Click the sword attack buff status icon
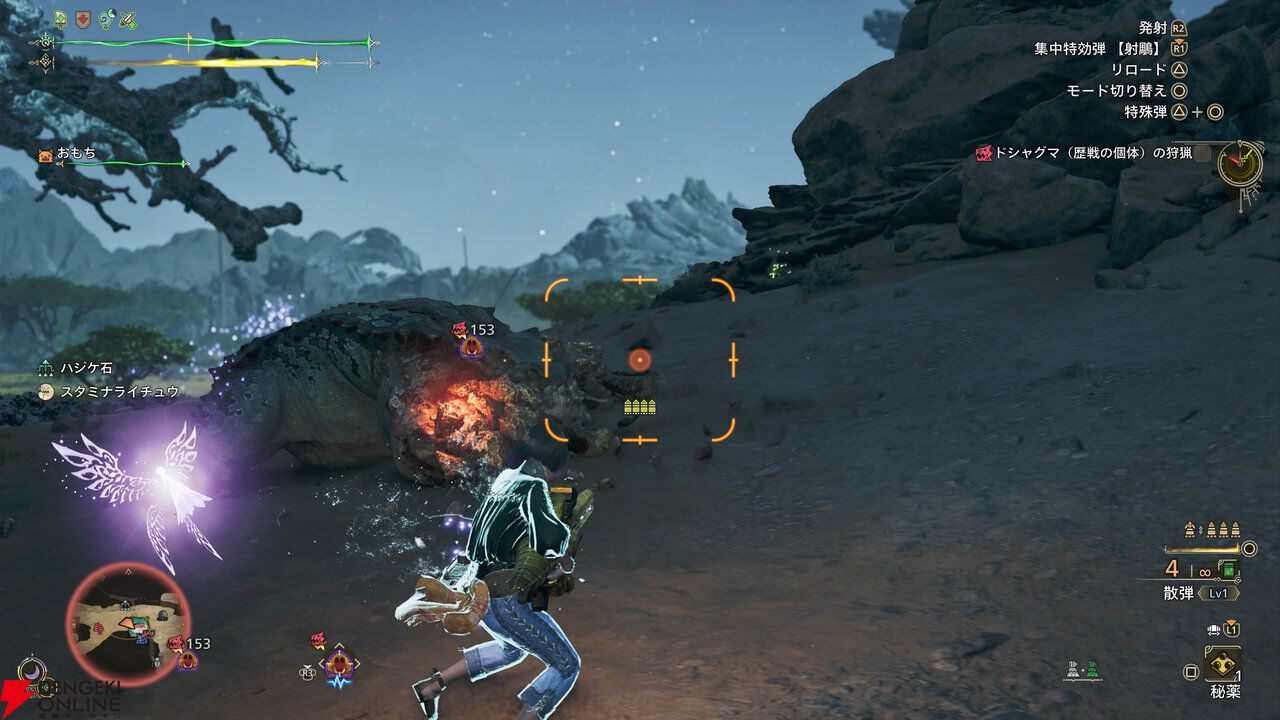1280x720 pixels. 129,19
